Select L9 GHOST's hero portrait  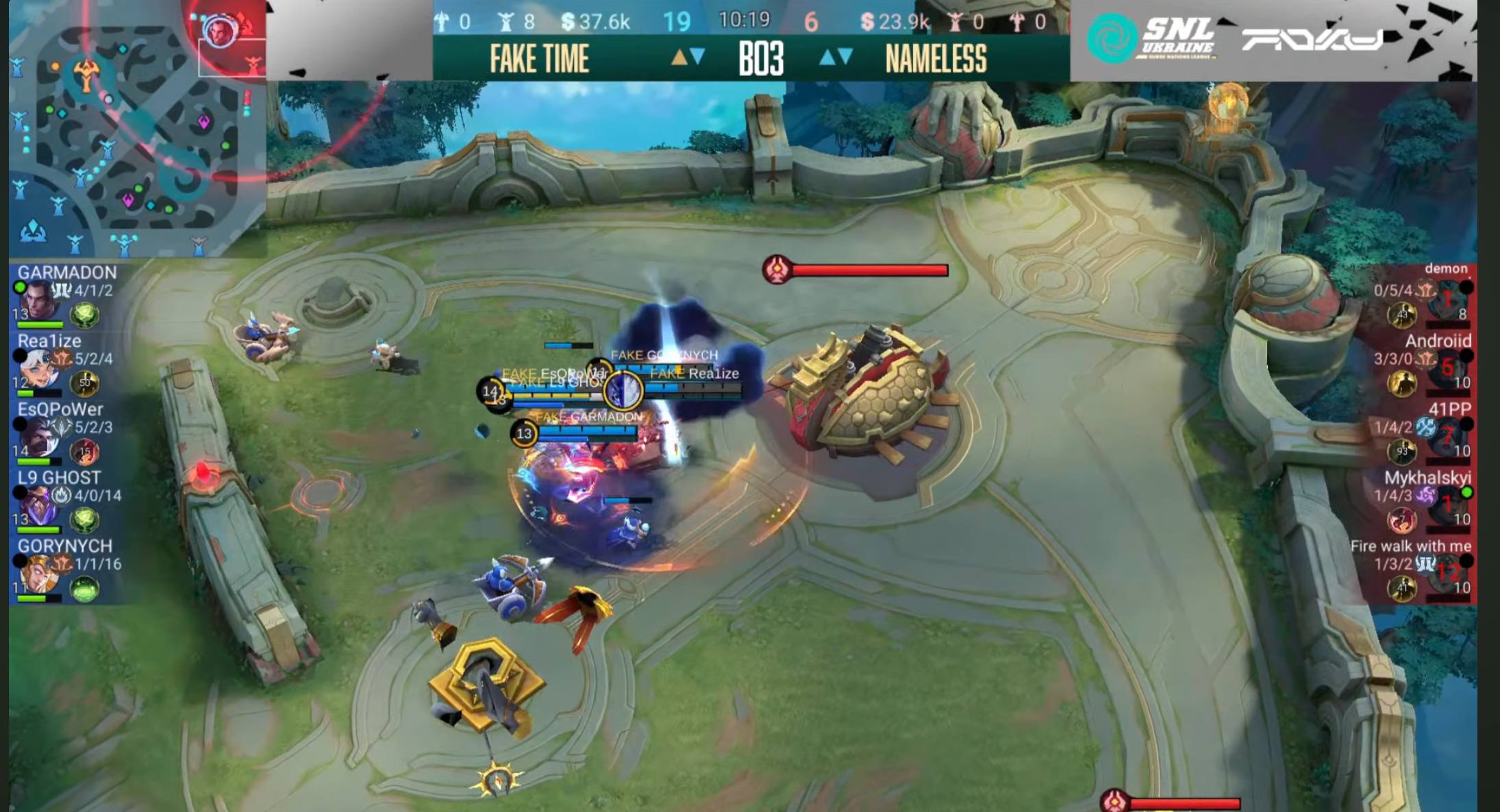(x=38, y=507)
